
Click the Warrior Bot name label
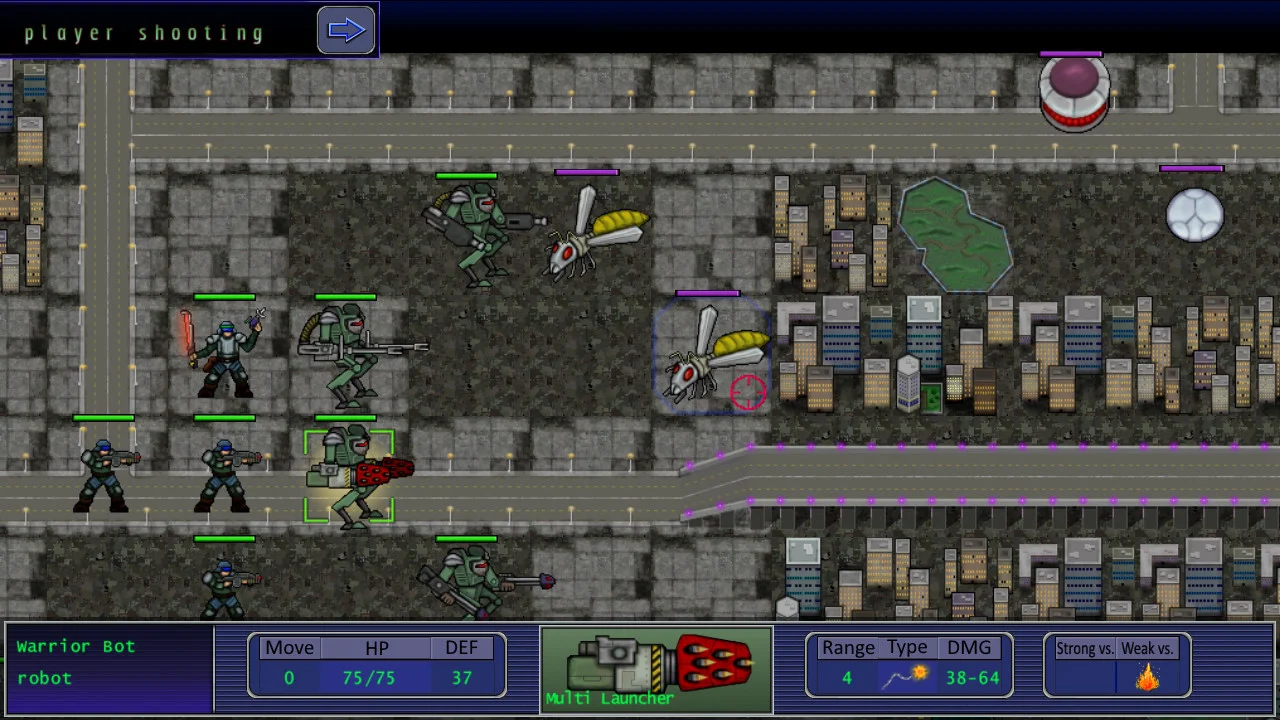click(x=75, y=646)
